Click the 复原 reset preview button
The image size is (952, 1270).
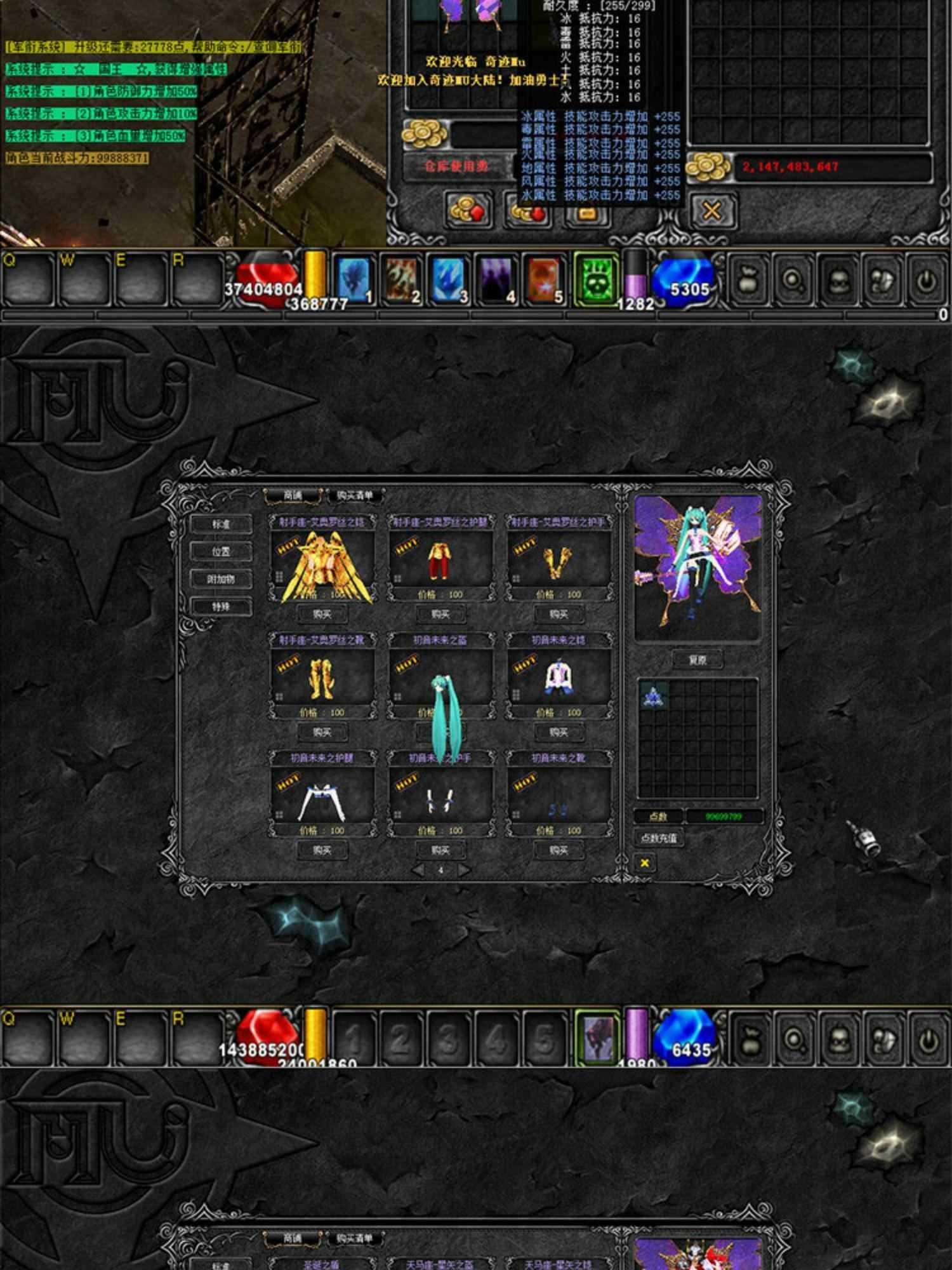tap(697, 660)
